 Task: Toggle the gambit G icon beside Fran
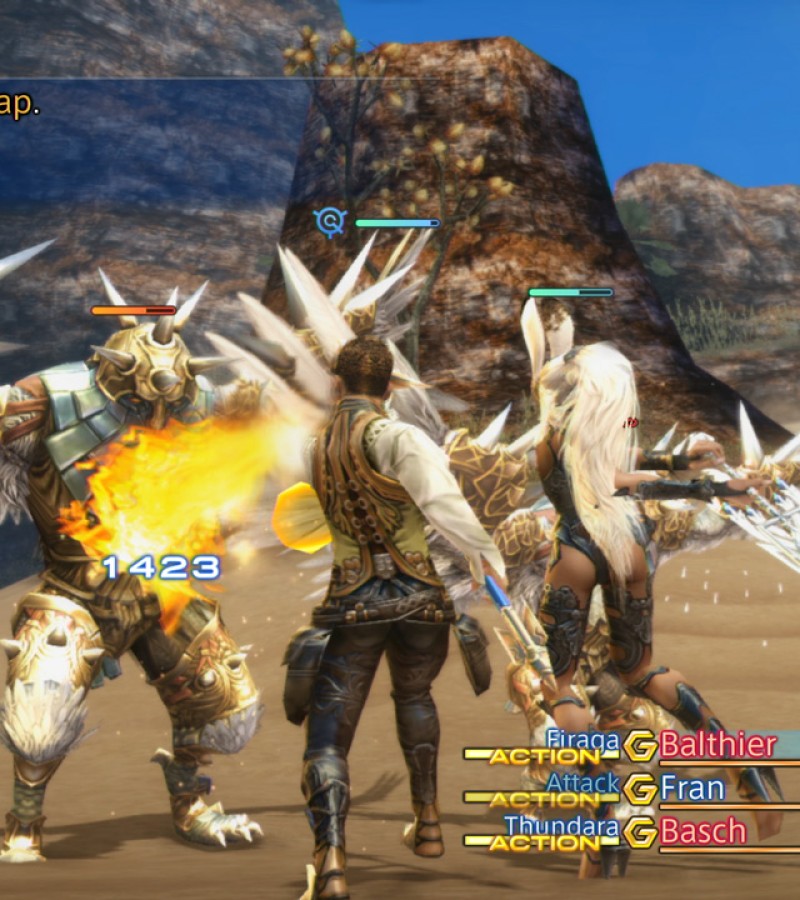[x=640, y=789]
